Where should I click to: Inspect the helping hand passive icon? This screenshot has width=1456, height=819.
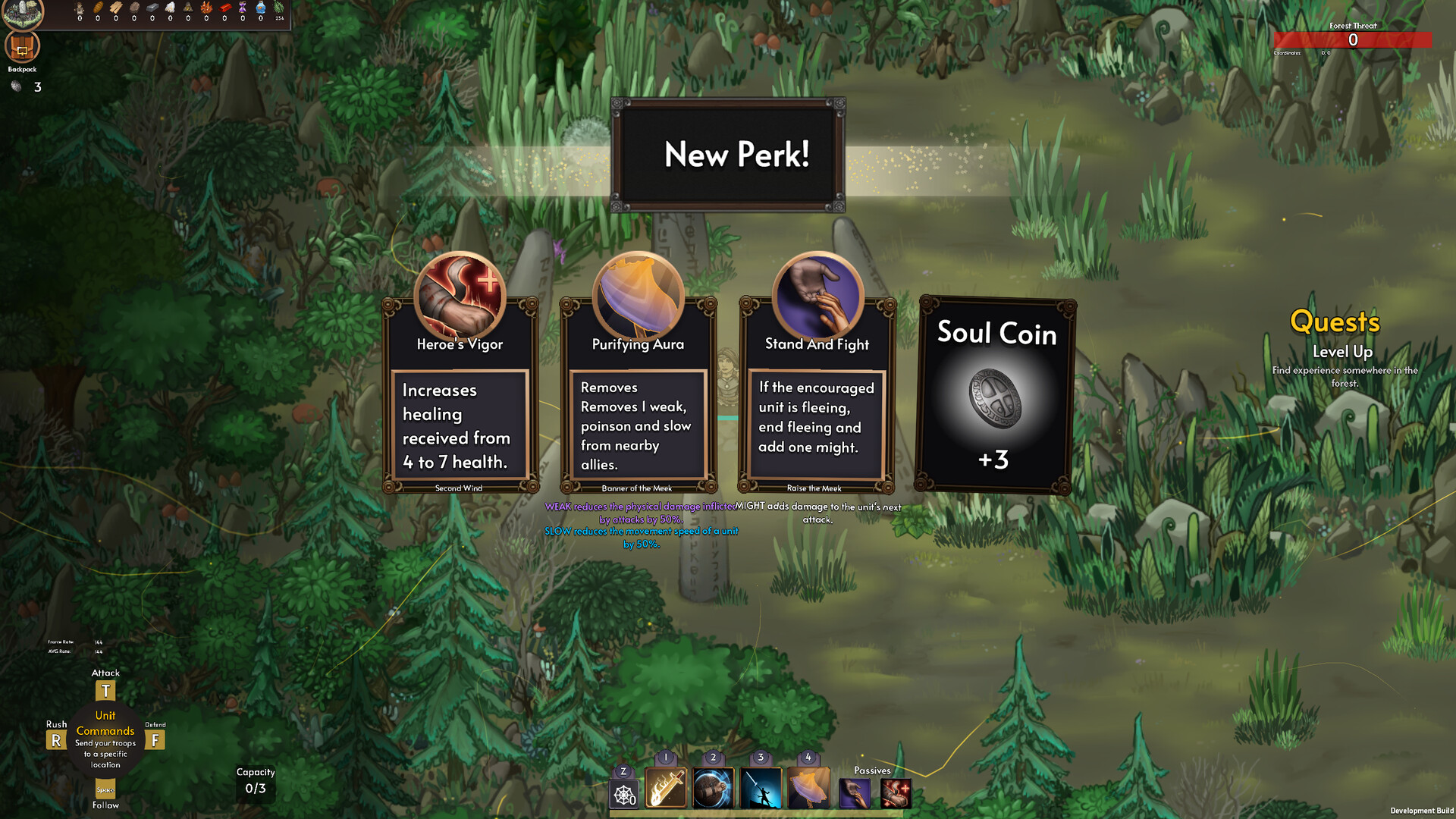[854, 792]
